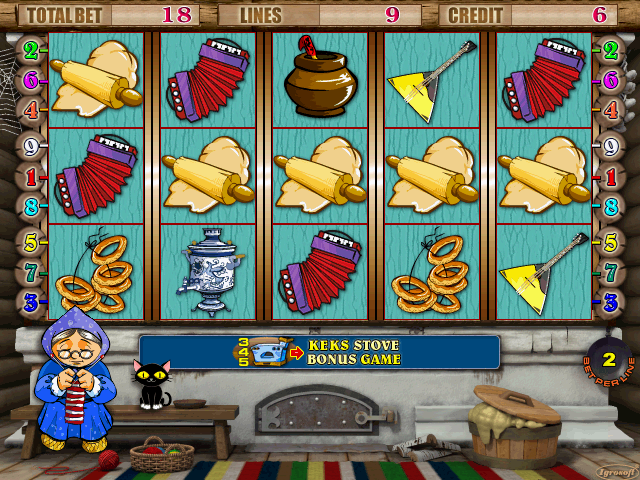Select the left-hand line 9 marker
Viewport: 640px width, 480px height.
30,144
